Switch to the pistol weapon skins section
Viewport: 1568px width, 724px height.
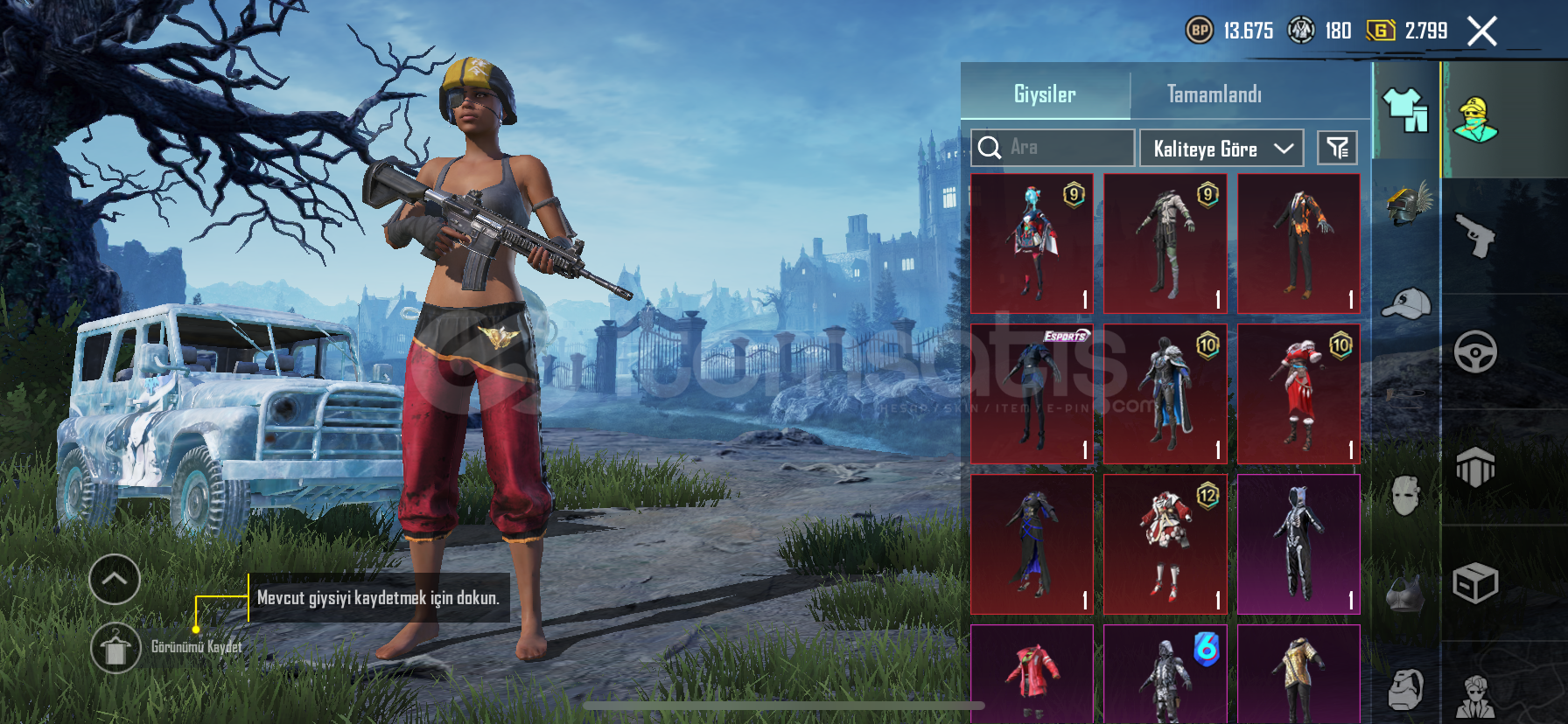click(1475, 236)
